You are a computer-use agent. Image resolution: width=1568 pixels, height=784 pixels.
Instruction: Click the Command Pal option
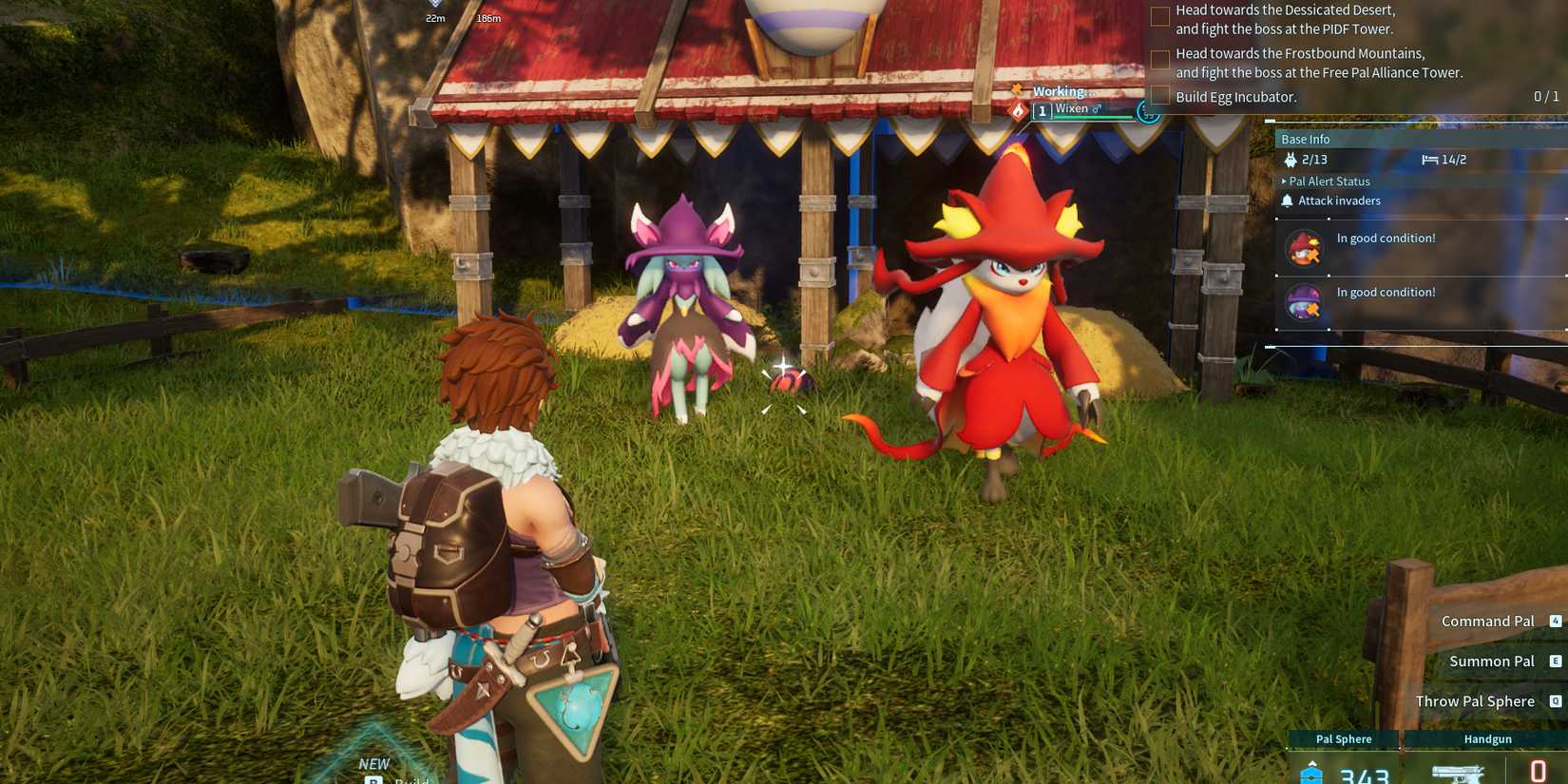(x=1487, y=621)
